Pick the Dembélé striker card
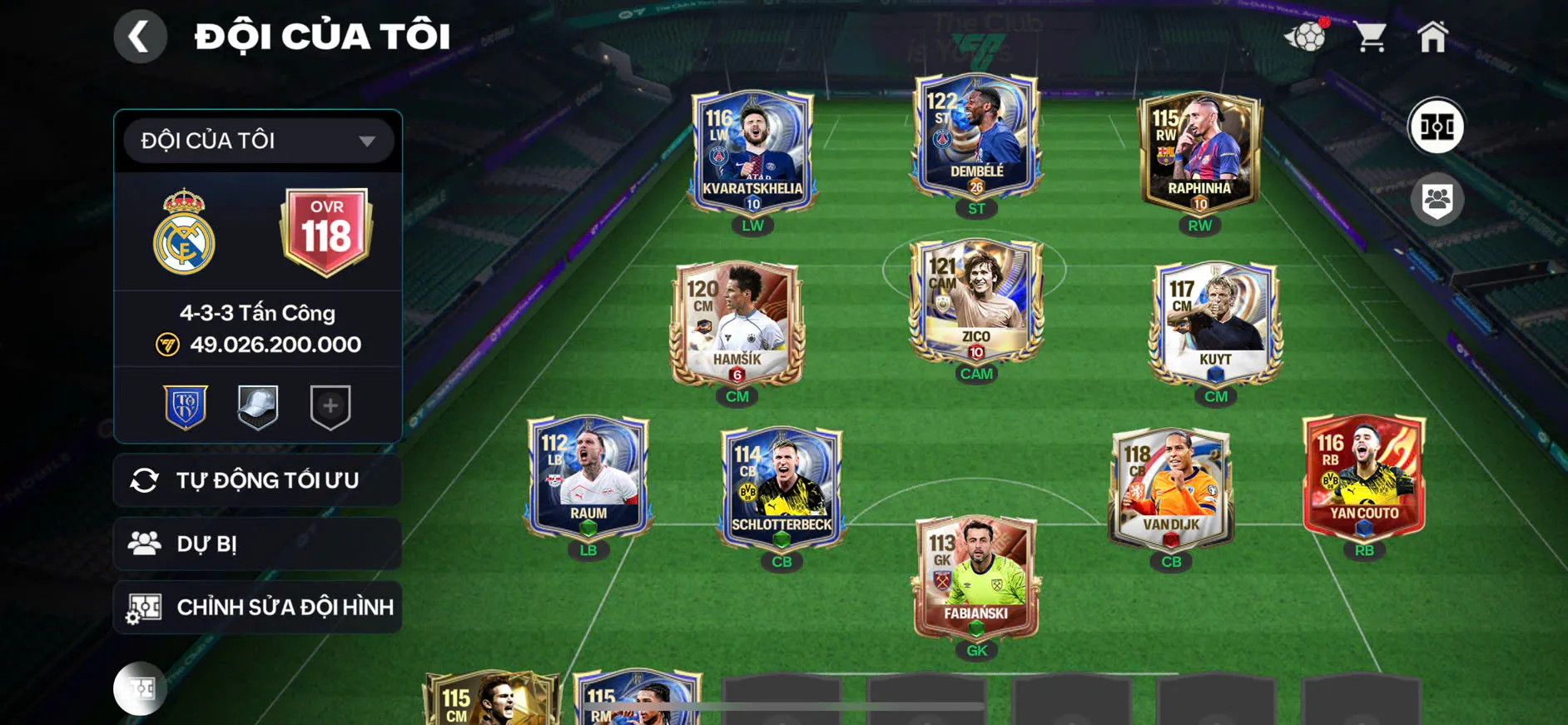This screenshot has width=1568, height=725. [976, 137]
